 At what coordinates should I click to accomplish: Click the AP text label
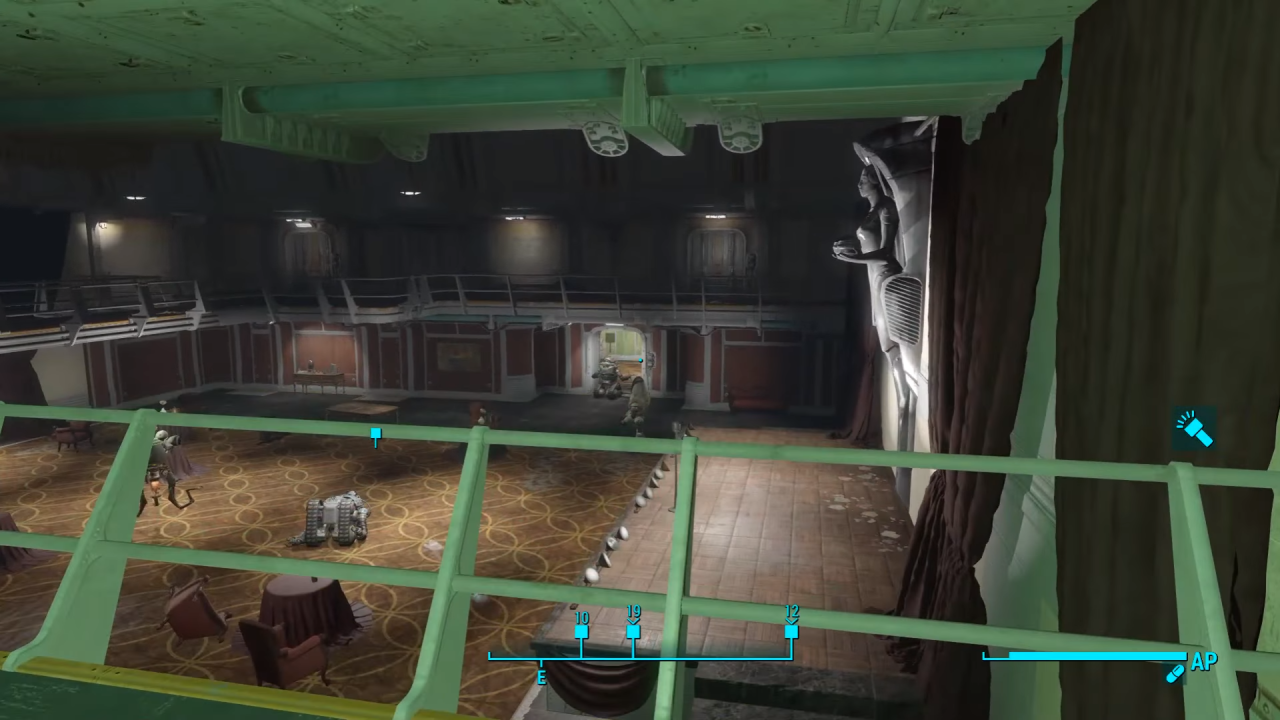pos(1203,662)
